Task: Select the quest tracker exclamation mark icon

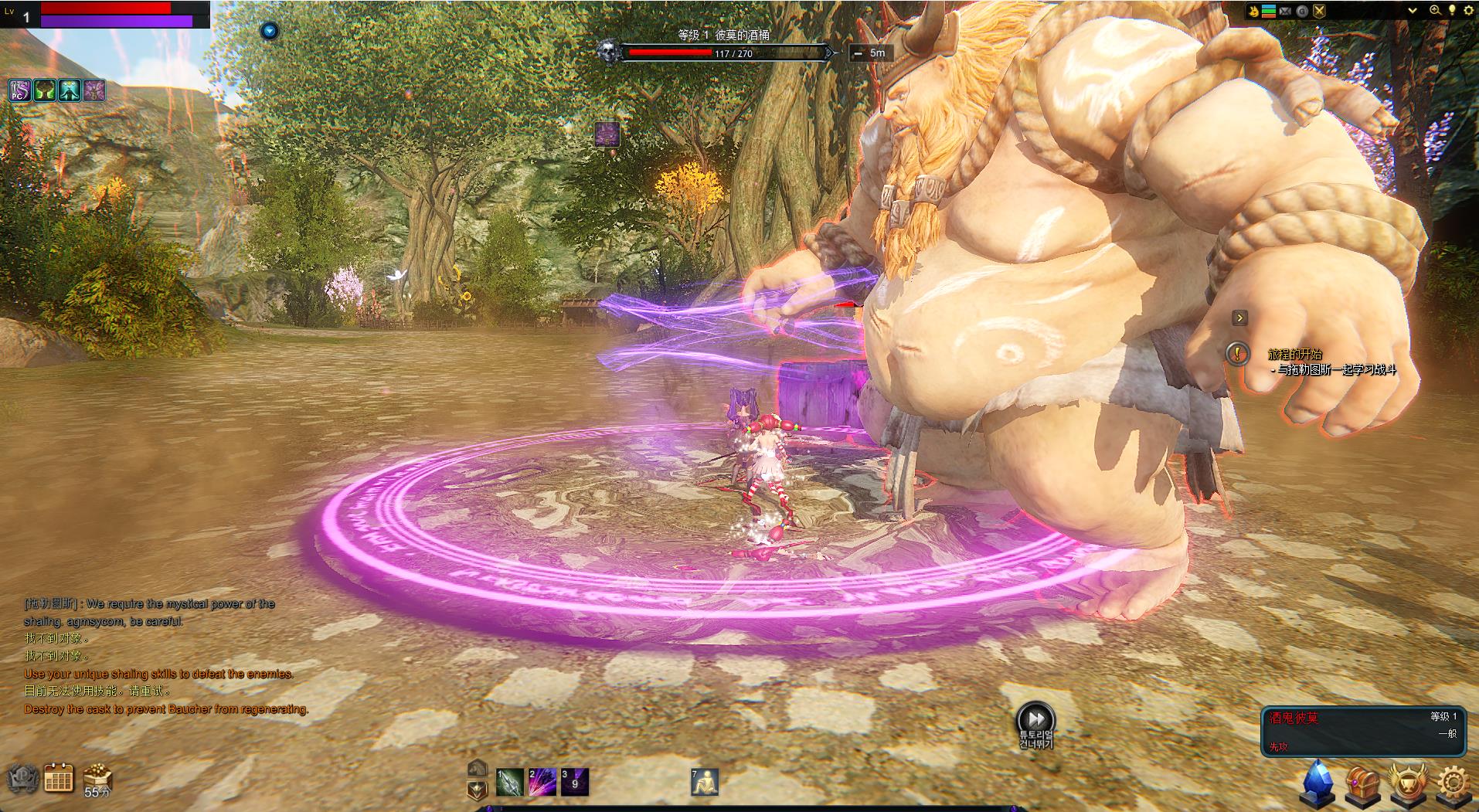Action: (x=1238, y=354)
